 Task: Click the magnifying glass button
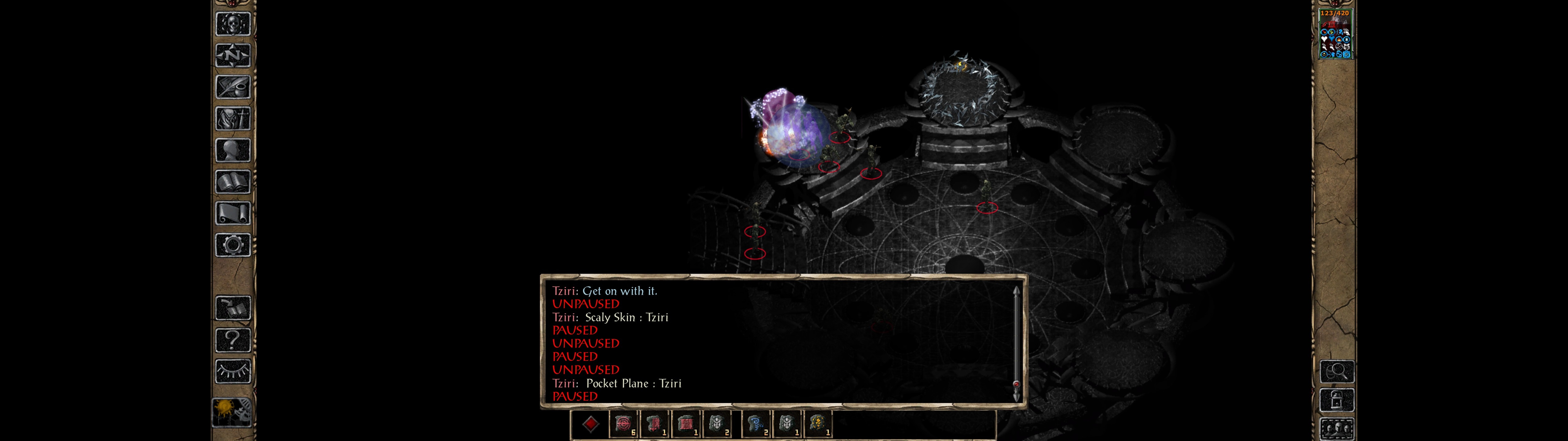click(x=1337, y=371)
